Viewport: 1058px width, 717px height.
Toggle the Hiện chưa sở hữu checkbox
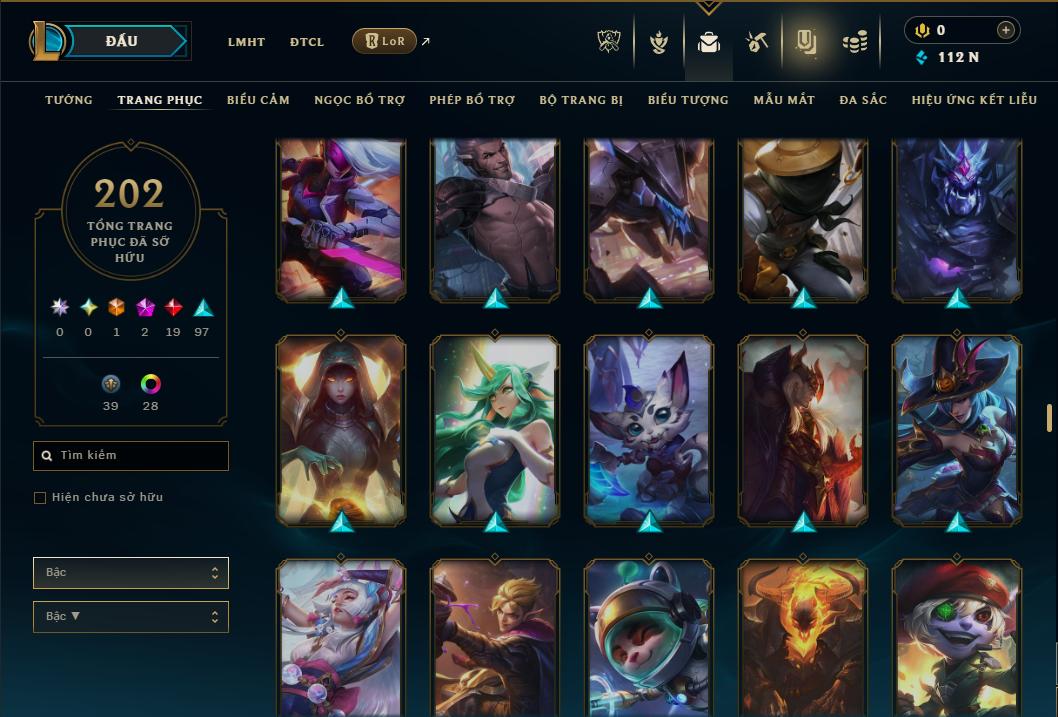40,498
